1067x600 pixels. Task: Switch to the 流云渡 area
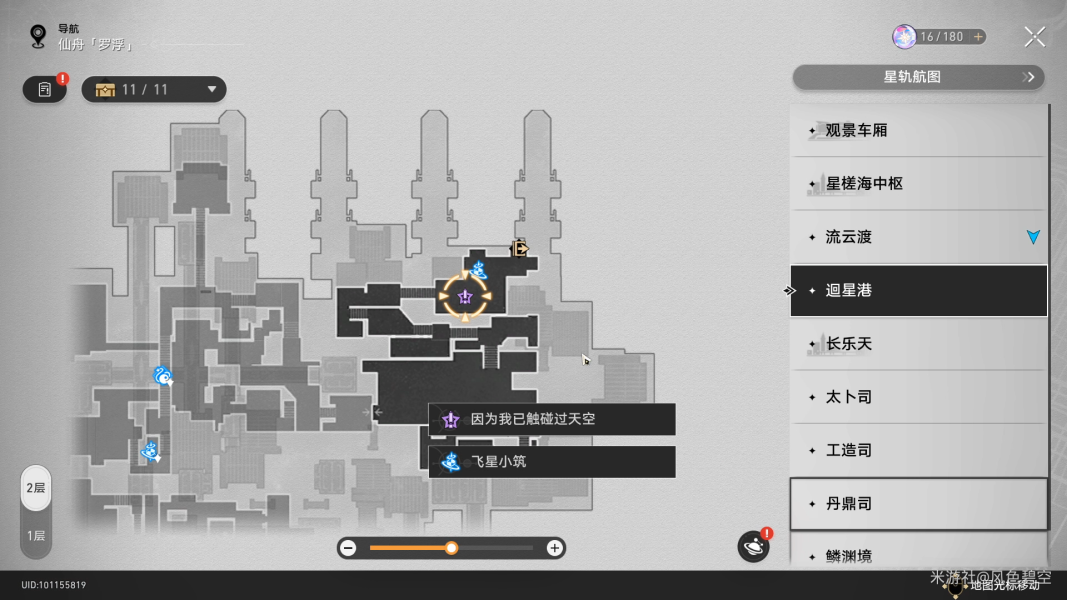(x=918, y=237)
